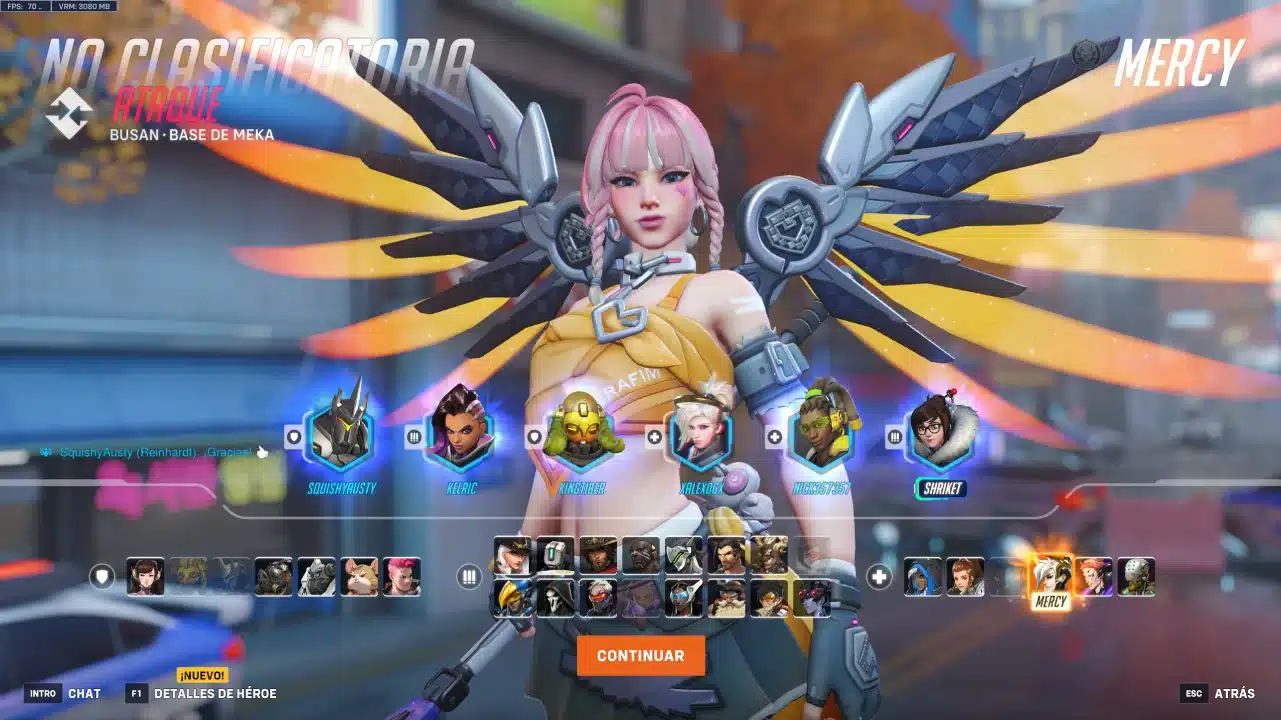This screenshot has height=720, width=1281.
Task: Choose Bastion hero portrait
Action: click(x=554, y=555)
